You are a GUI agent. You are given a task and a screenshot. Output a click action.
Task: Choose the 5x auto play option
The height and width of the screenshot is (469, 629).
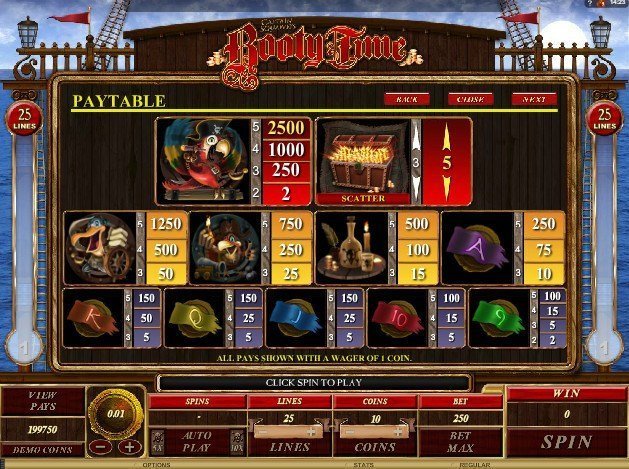point(157,441)
